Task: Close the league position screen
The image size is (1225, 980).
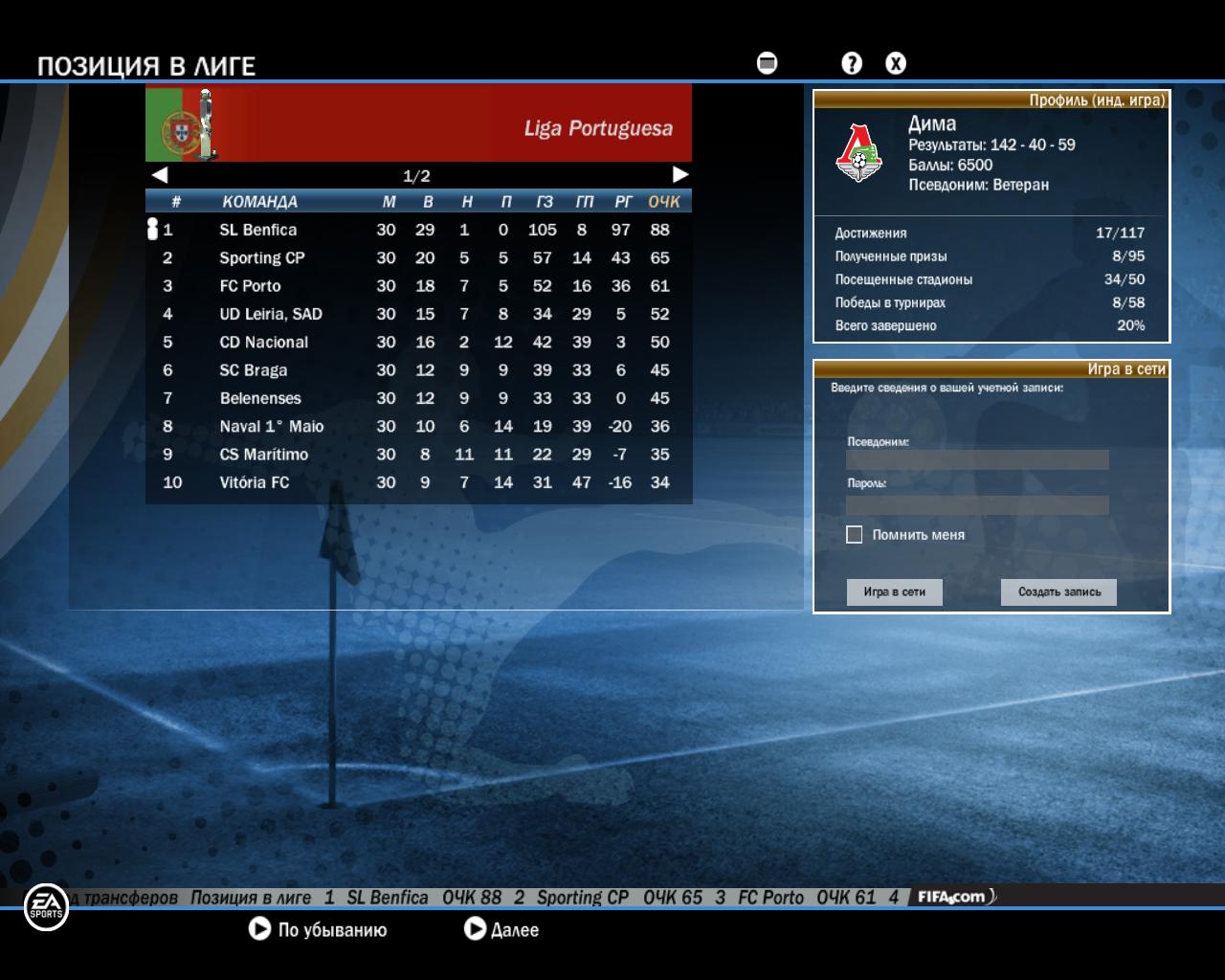Action: [x=895, y=63]
